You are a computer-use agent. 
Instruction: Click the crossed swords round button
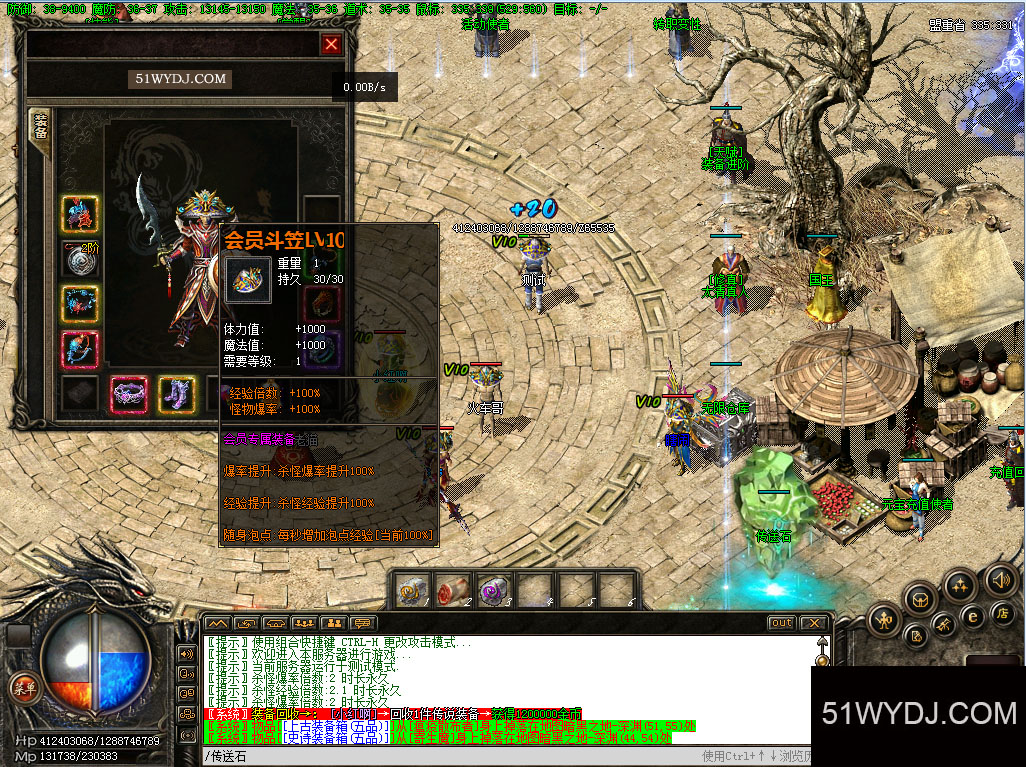tap(943, 626)
